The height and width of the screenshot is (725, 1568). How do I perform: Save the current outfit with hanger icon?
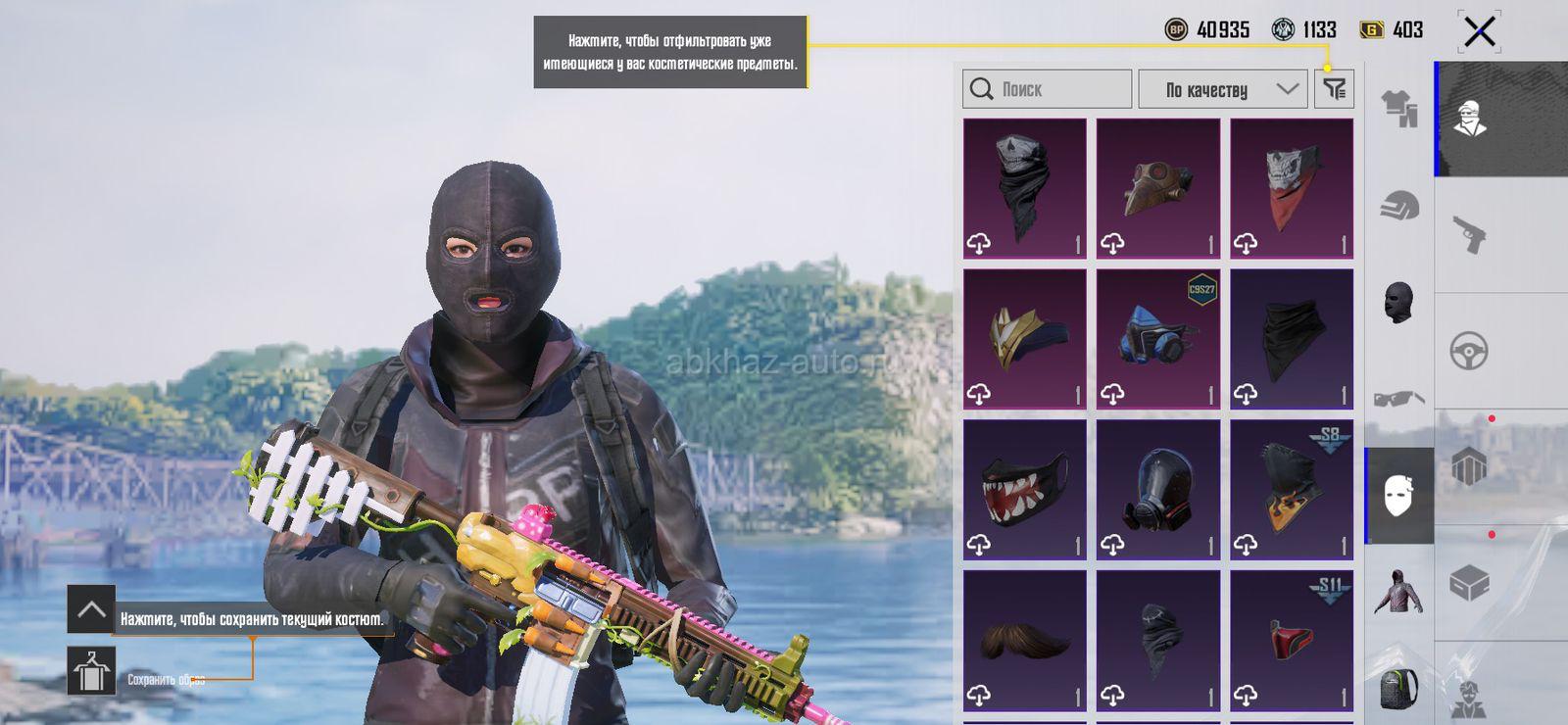pos(91,671)
